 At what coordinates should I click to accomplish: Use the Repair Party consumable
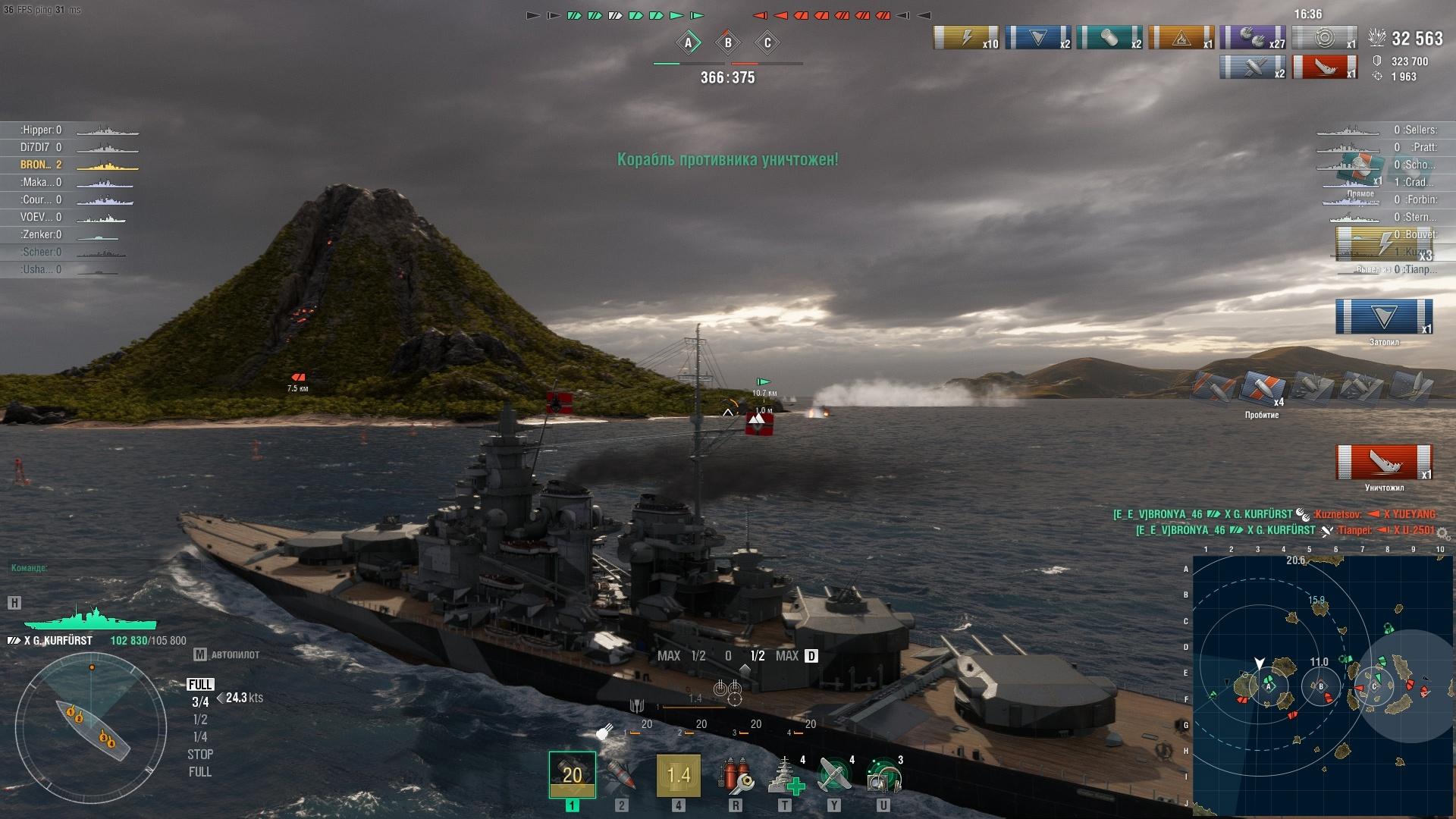tap(784, 776)
